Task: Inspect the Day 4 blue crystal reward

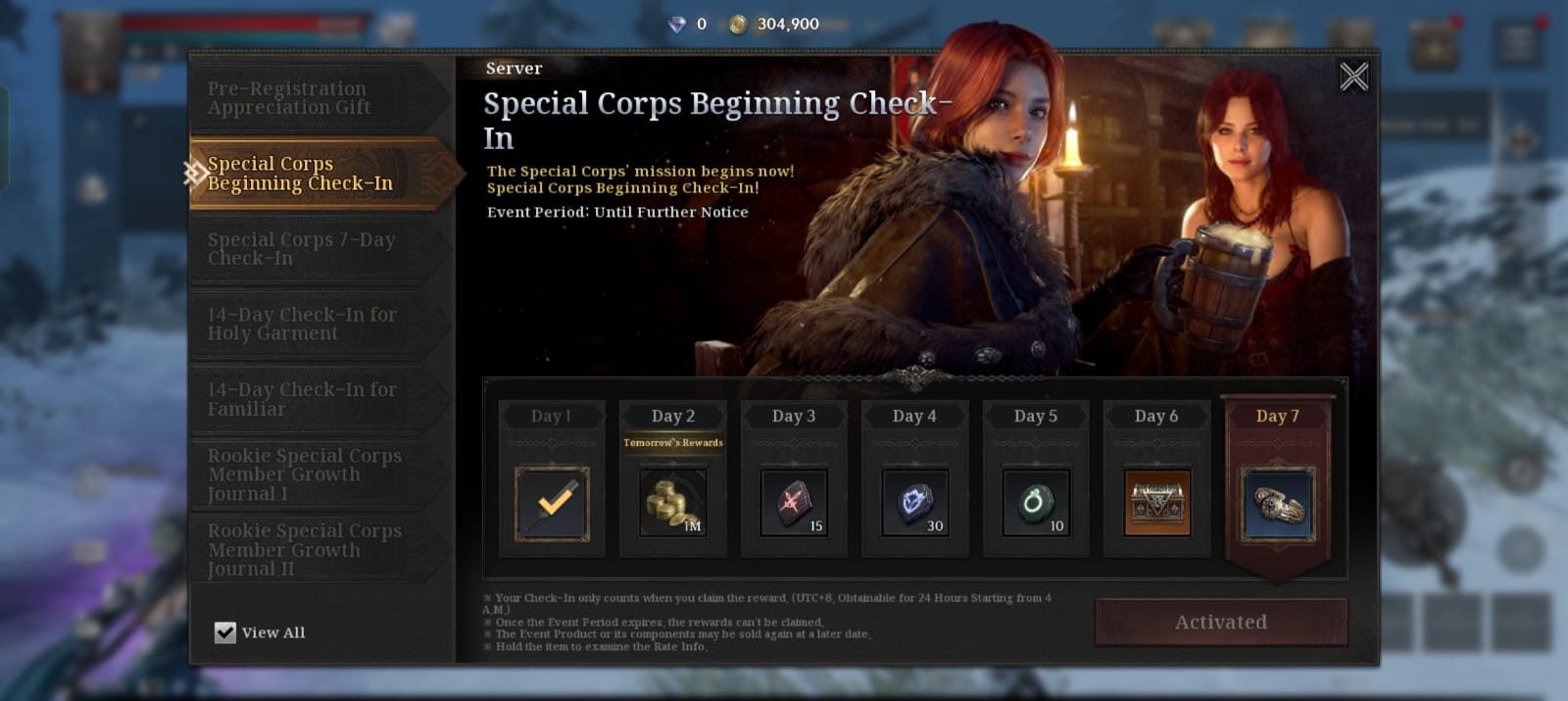Action: pyautogui.click(x=914, y=504)
